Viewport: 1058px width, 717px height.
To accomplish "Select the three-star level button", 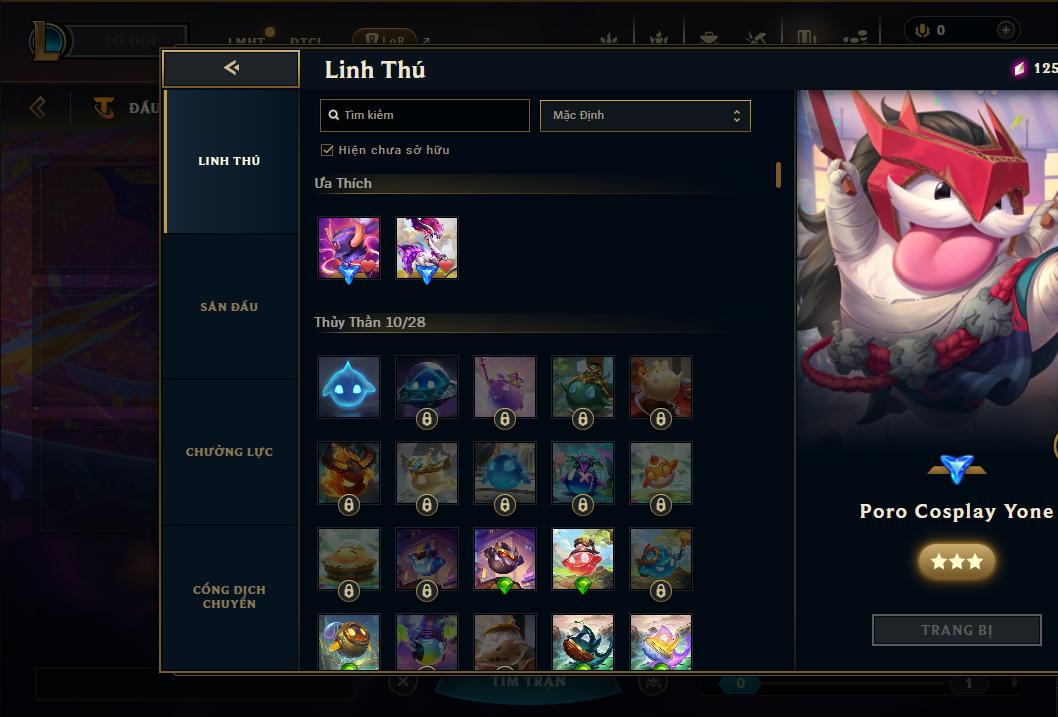I will click(x=956, y=562).
